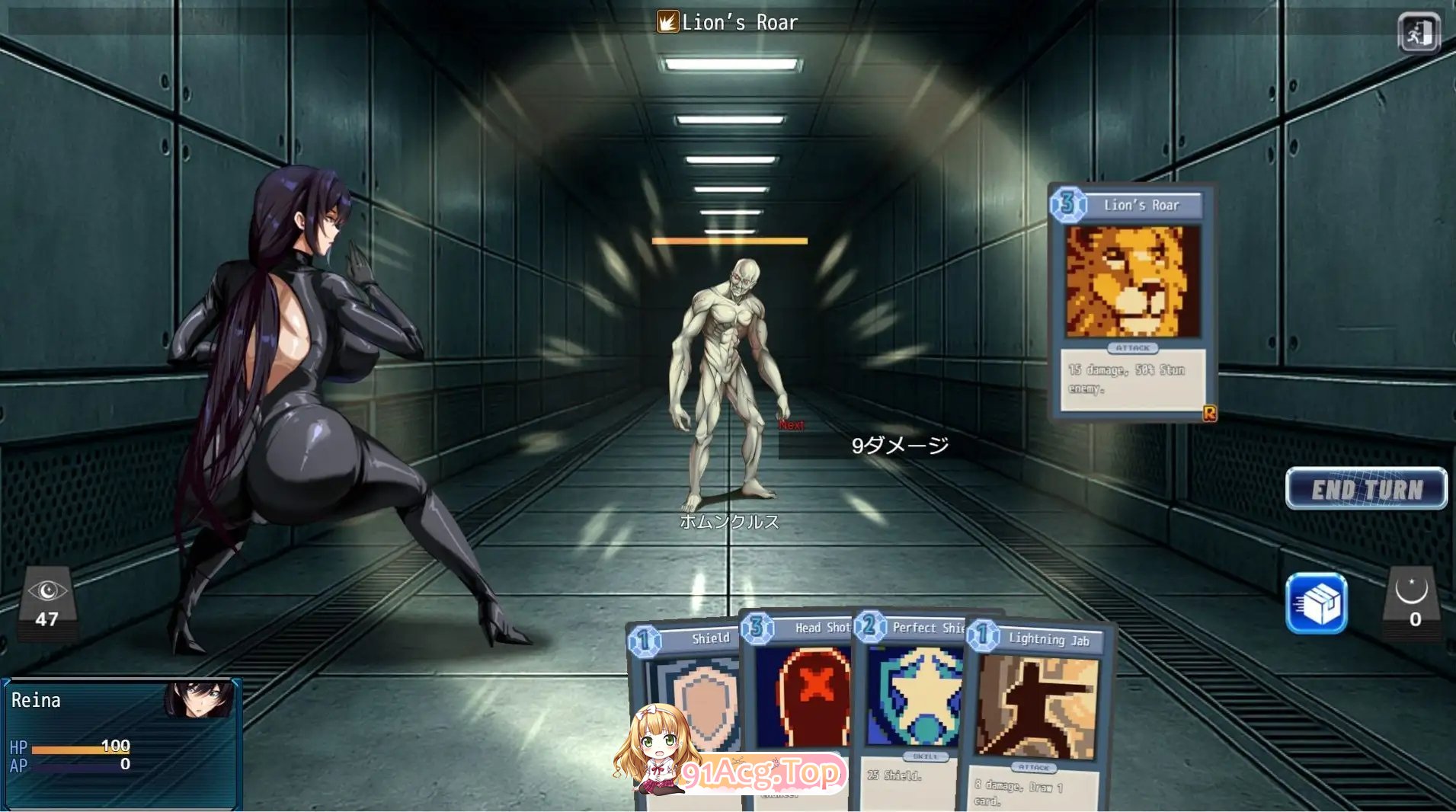Click Reina's character portrait
Image resolution: width=1456 pixels, height=812 pixels.
pyautogui.click(x=200, y=699)
